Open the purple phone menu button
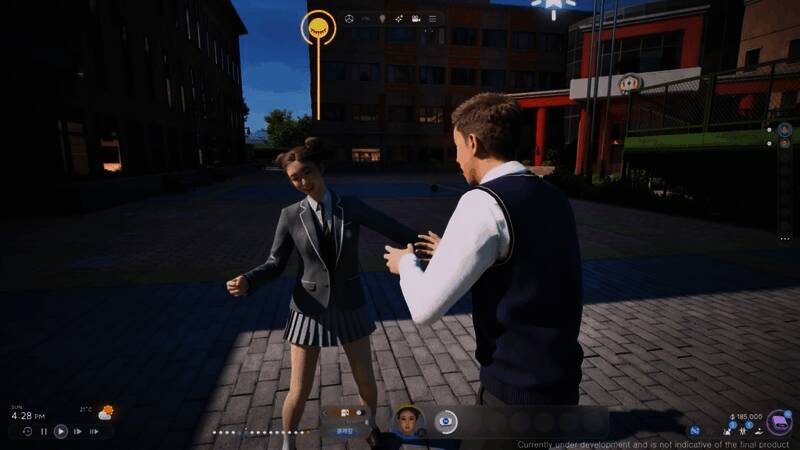The height and width of the screenshot is (450, 800). click(778, 422)
